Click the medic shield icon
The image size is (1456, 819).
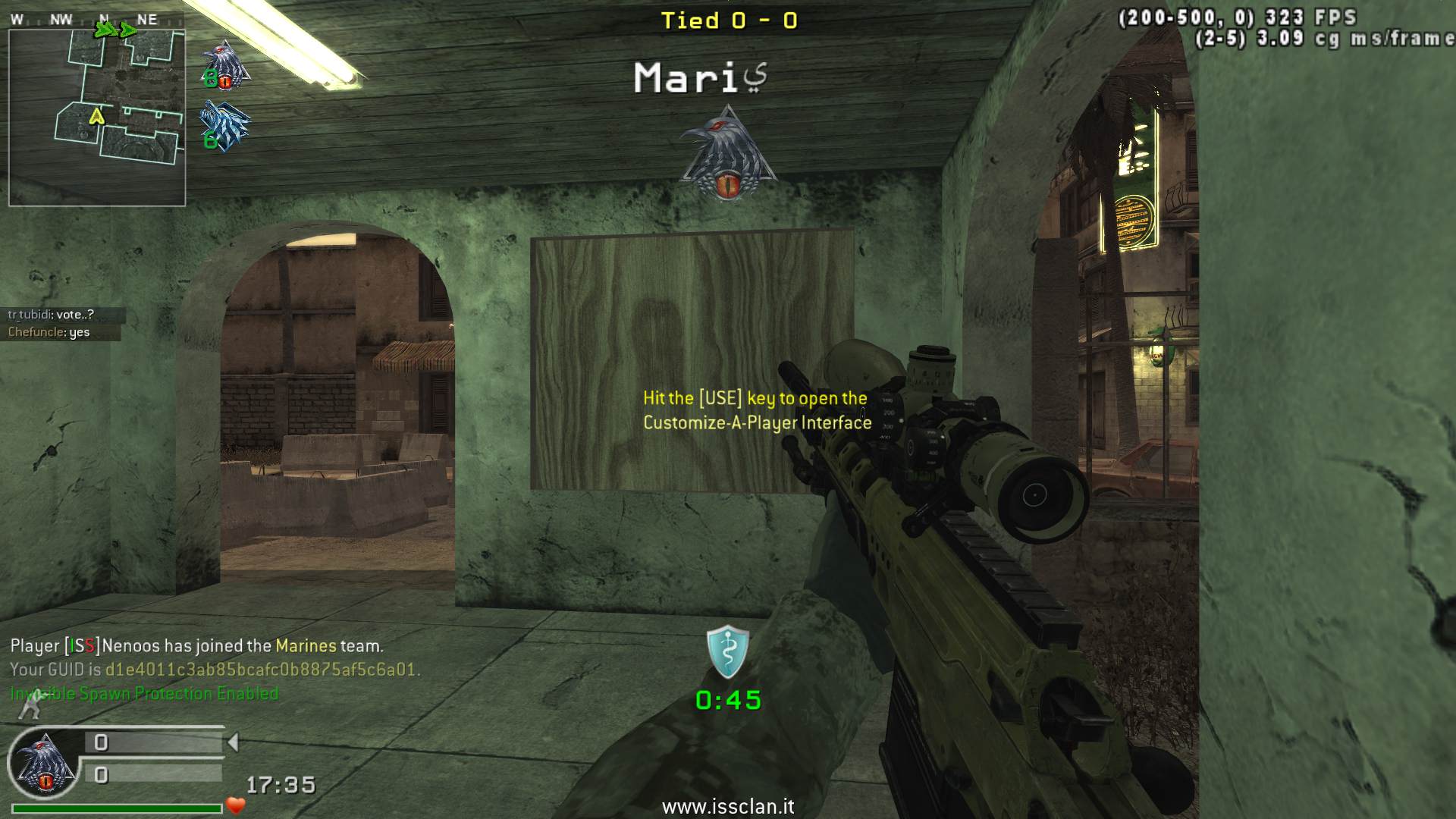coord(728,651)
